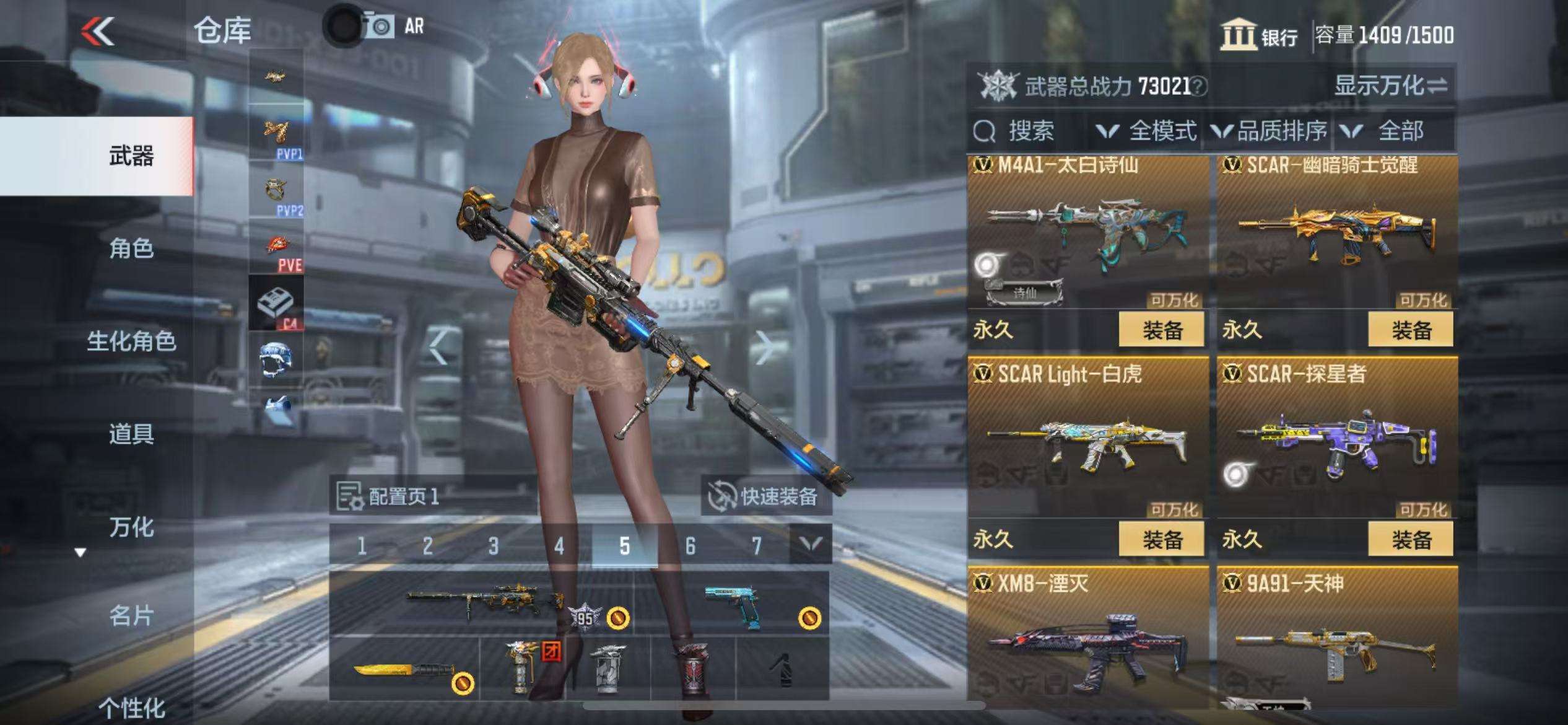The width and height of the screenshot is (1568, 725).
Task: Open the 品质排序 sort dropdown
Action: [1268, 131]
